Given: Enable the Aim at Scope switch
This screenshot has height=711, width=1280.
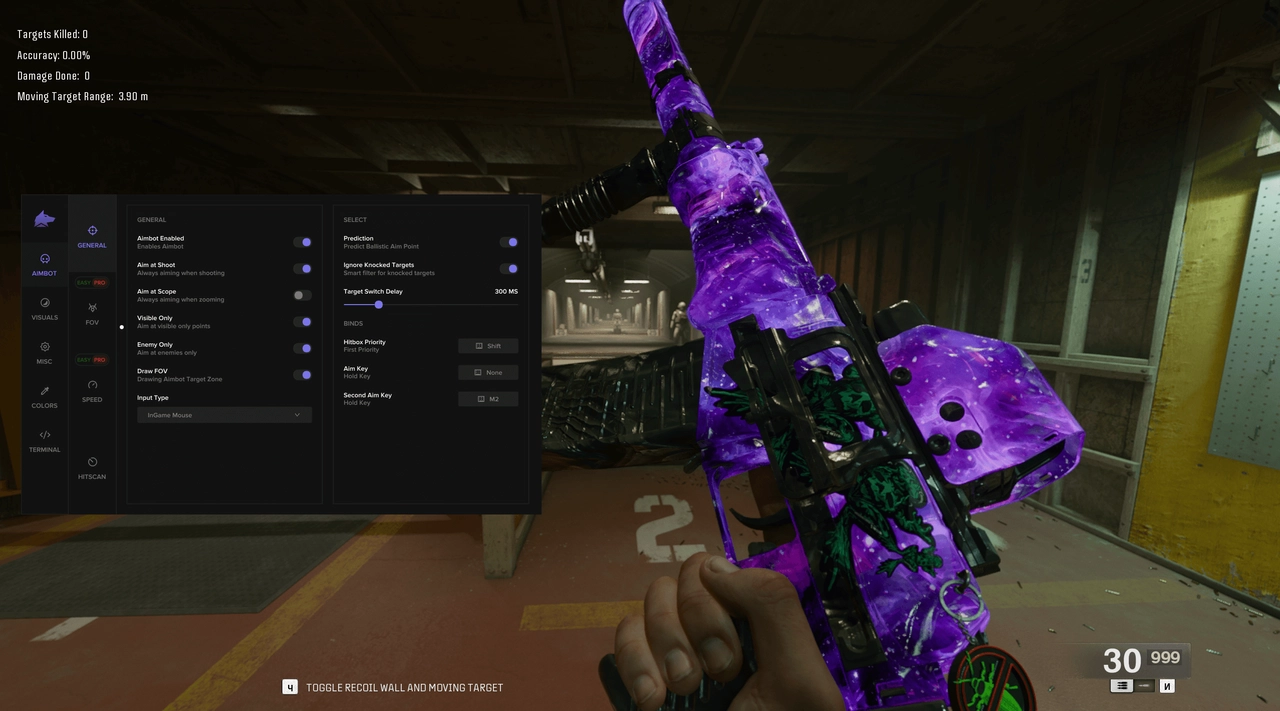Looking at the screenshot, I should tap(302, 295).
